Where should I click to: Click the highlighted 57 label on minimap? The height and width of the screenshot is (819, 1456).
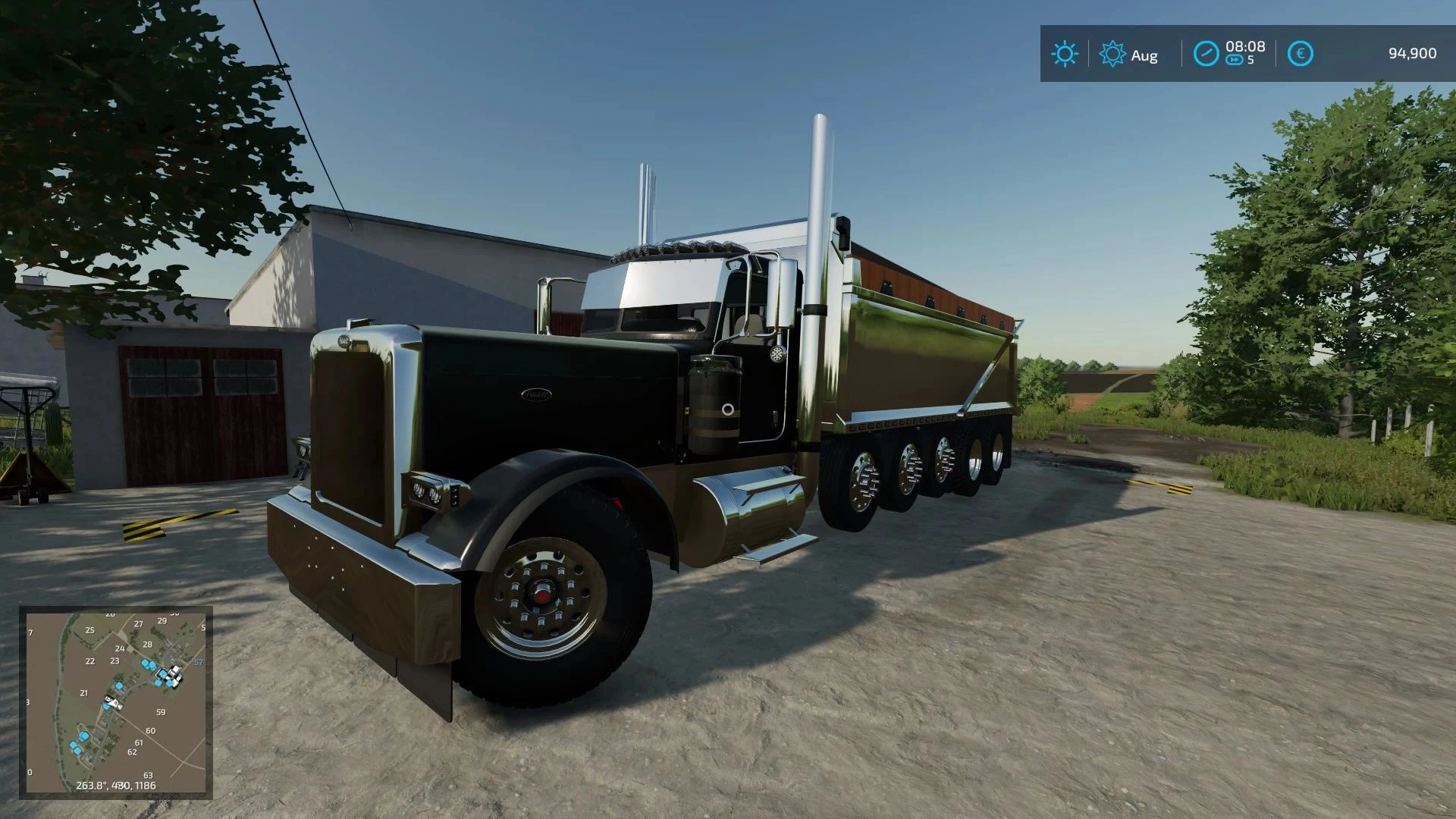tap(199, 662)
